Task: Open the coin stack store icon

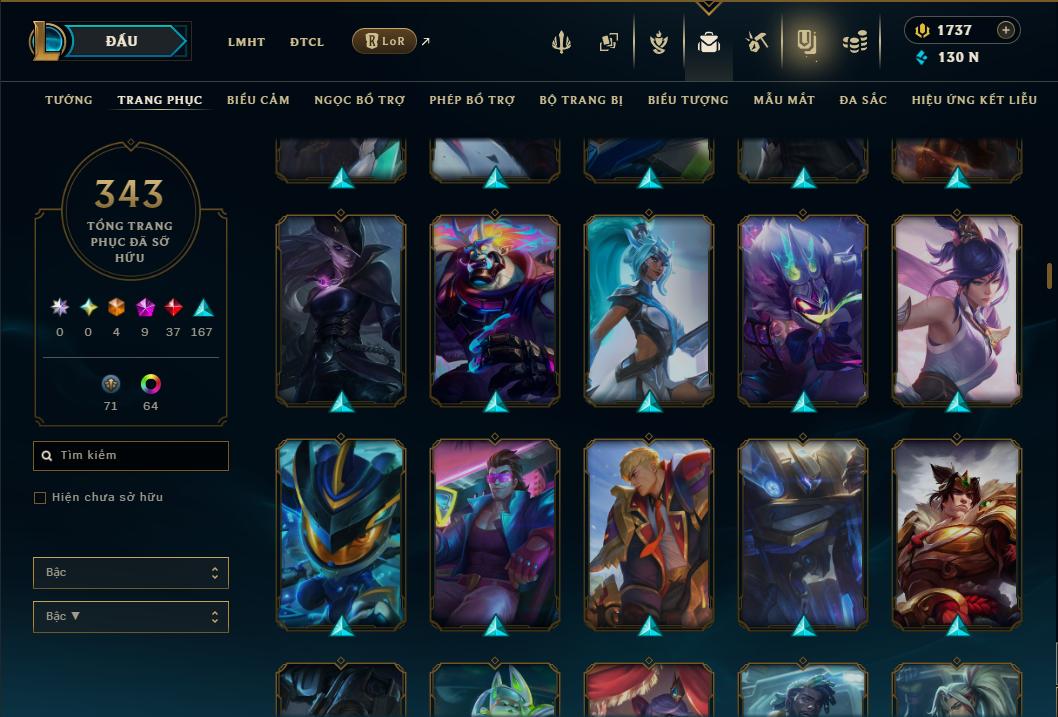Action: point(854,42)
